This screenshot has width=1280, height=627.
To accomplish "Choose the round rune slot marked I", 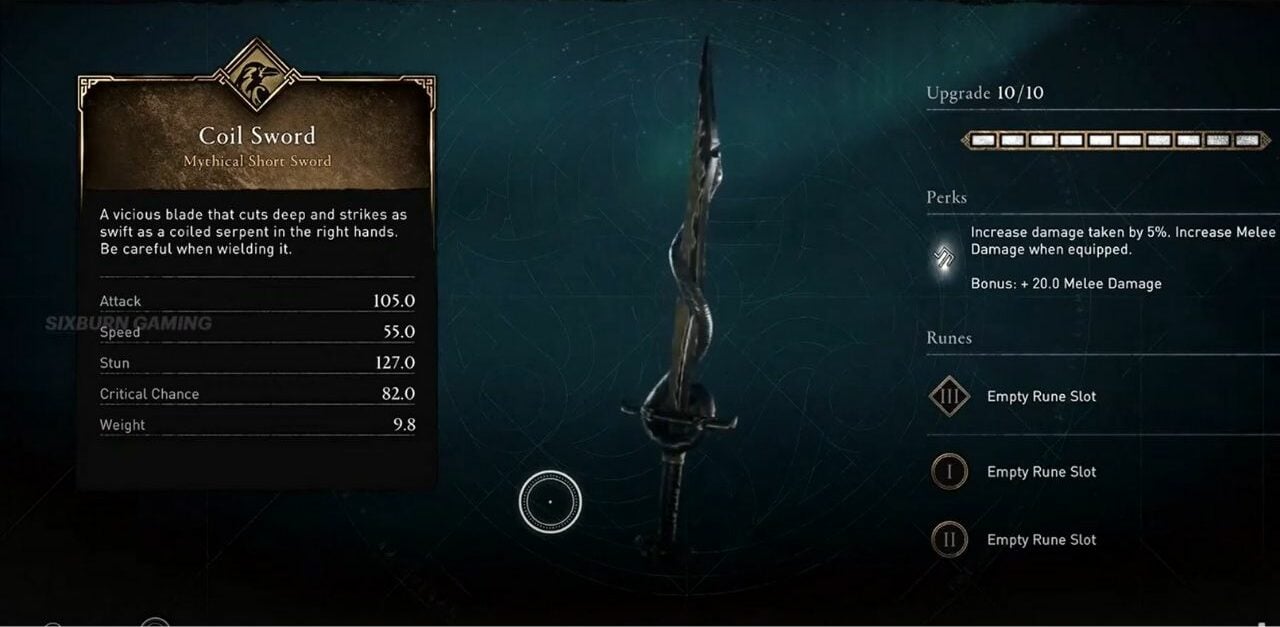I will (x=949, y=471).
